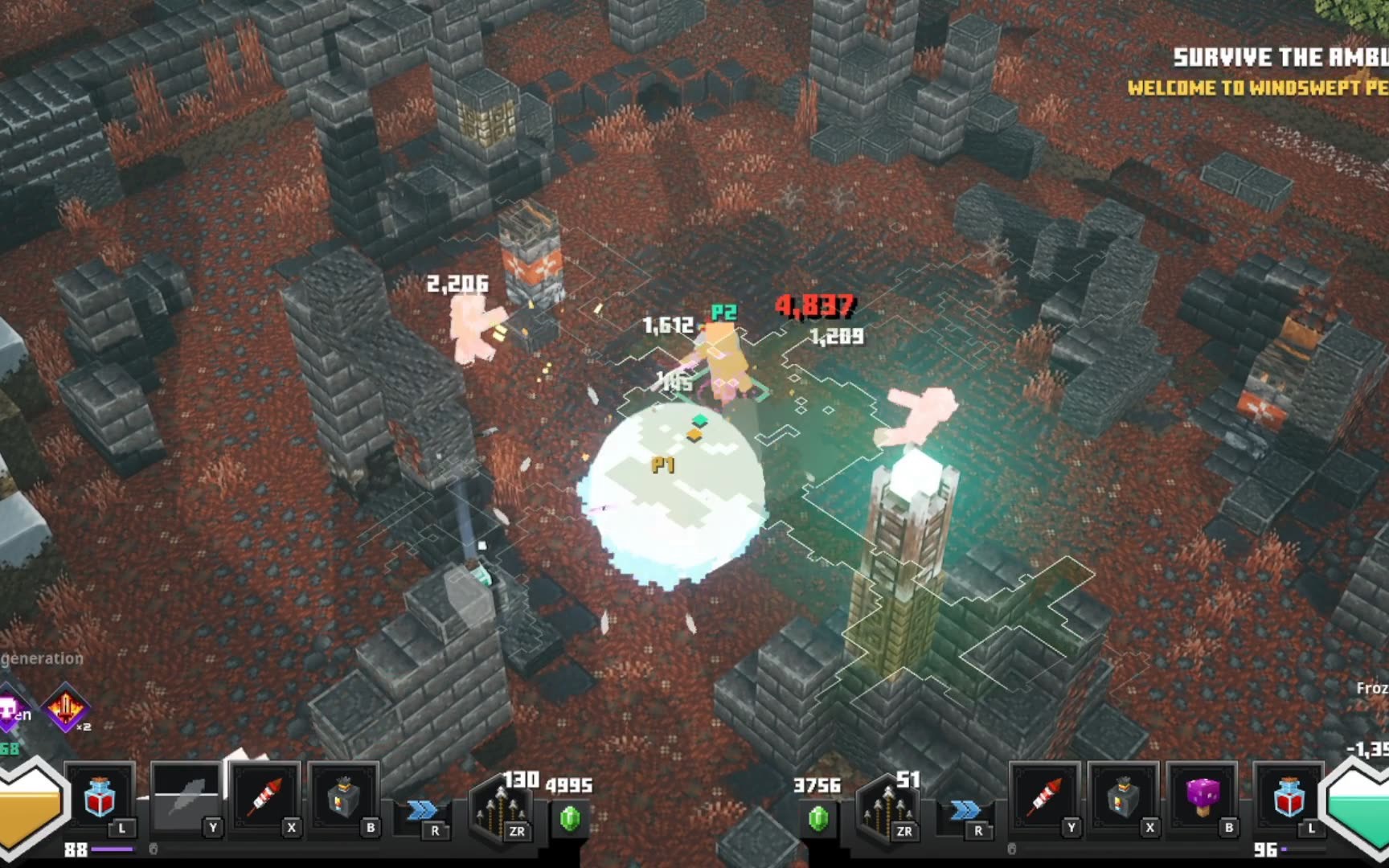Open the Survive the Ambush objective tracker
Image resolution: width=1389 pixels, height=868 pixels.
point(1280,58)
